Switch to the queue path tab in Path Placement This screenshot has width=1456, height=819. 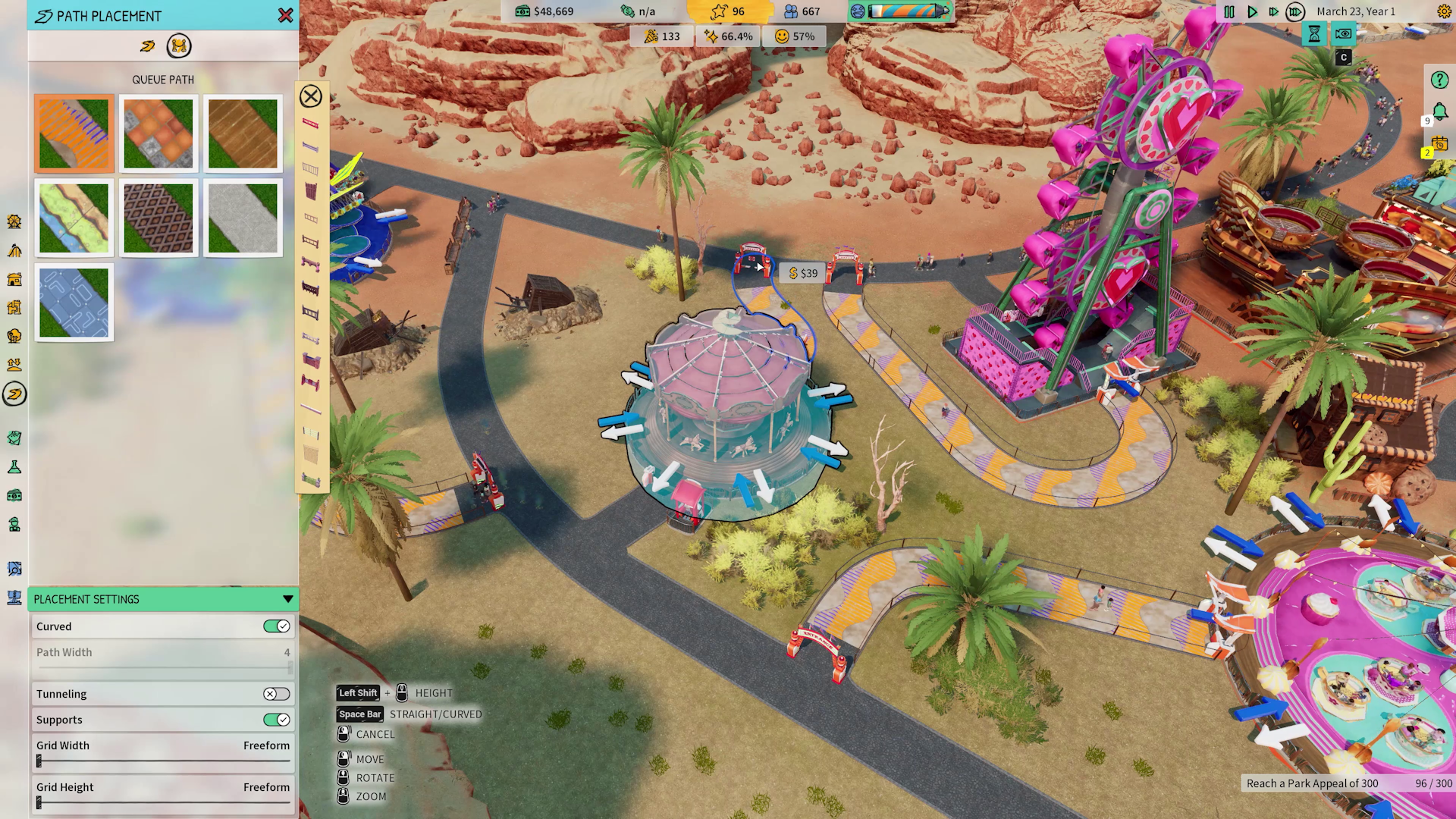[179, 46]
